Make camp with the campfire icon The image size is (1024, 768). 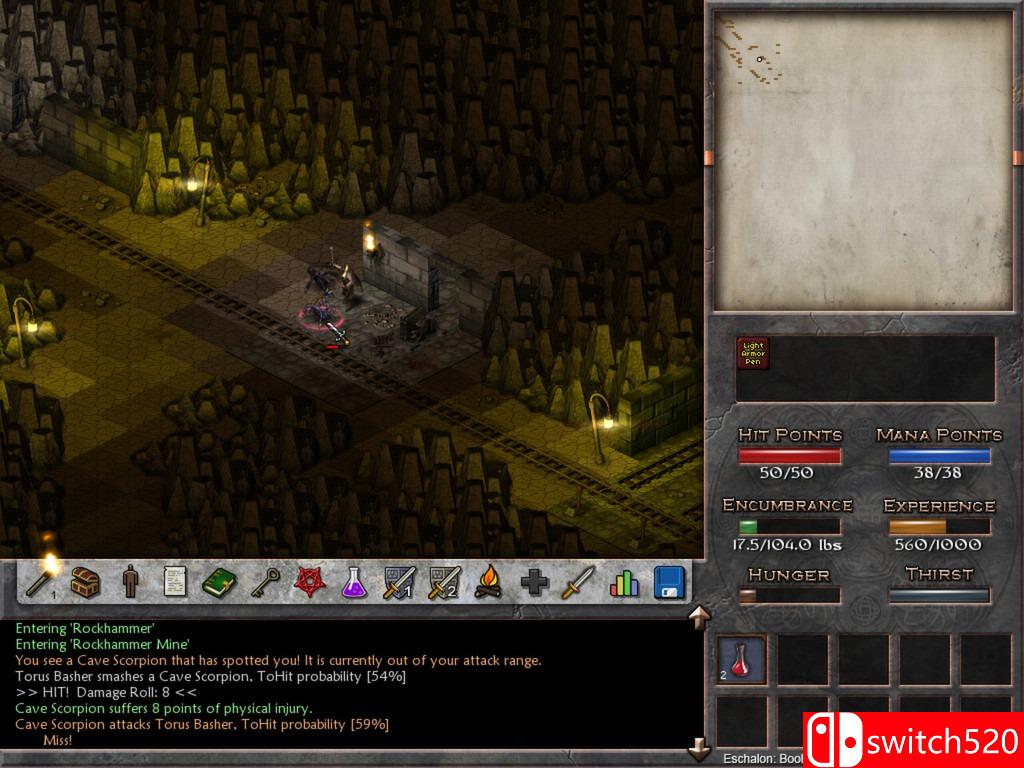point(488,581)
